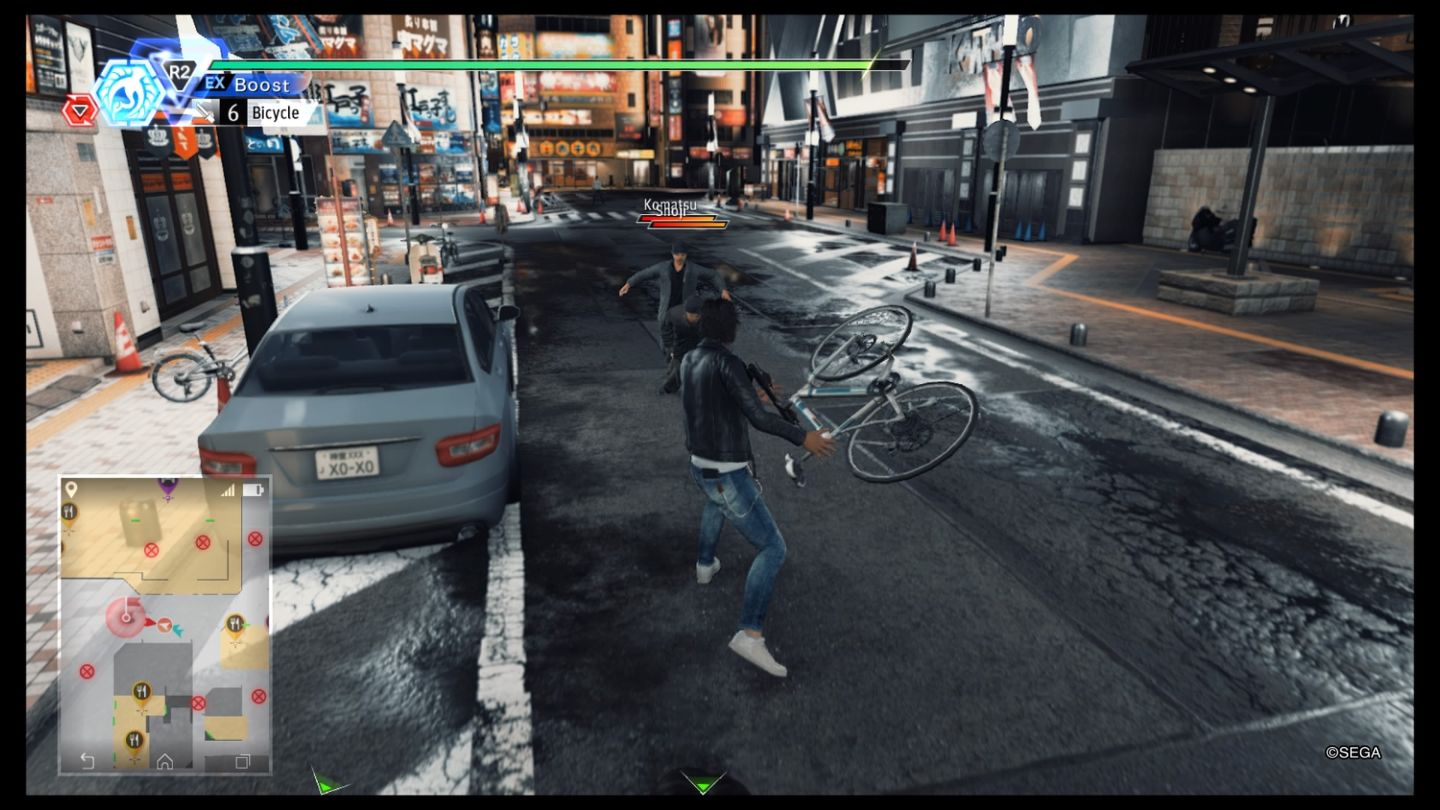
Task: Open the phone minimap
Action: (165, 625)
